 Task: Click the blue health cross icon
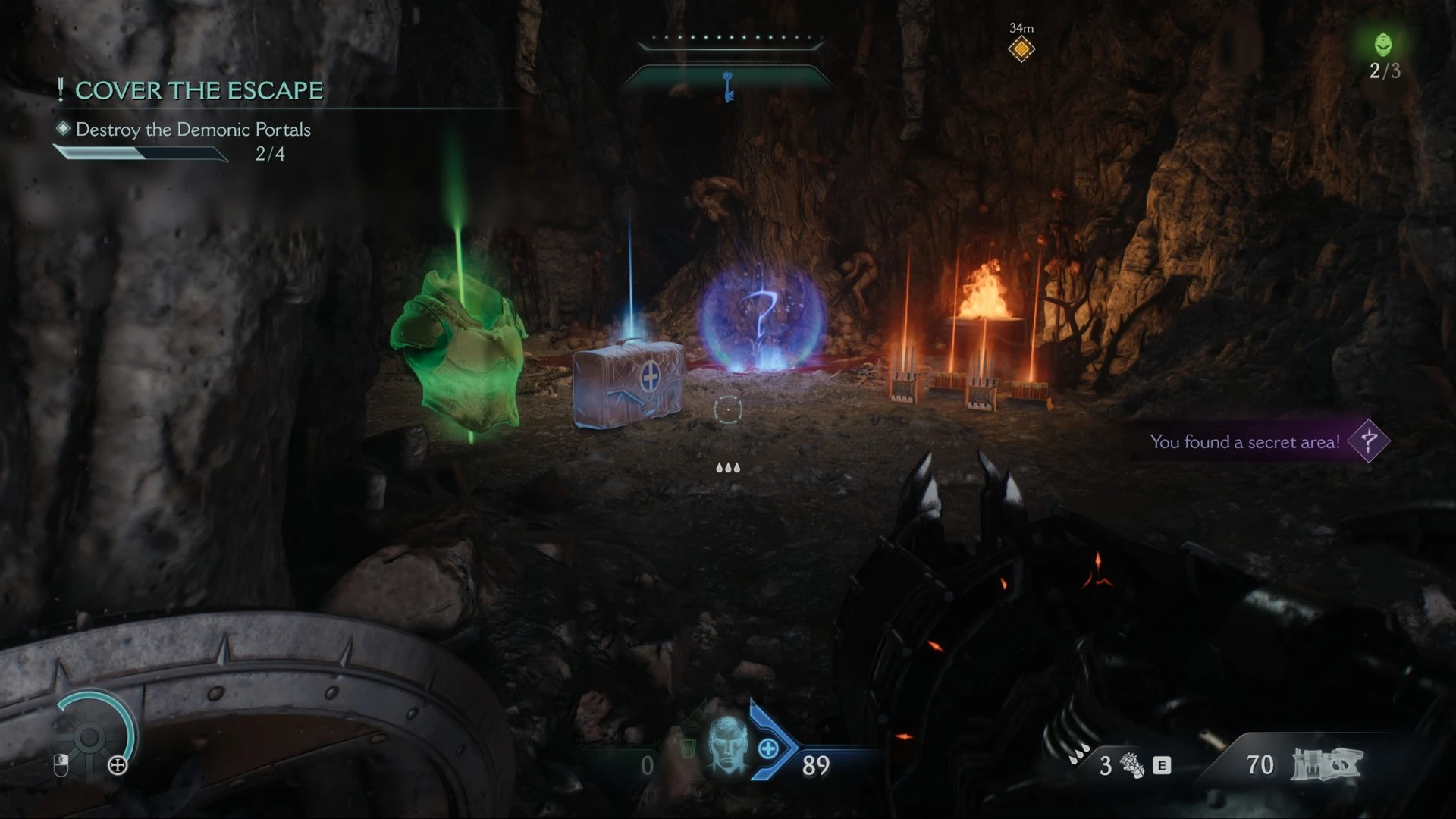pyautogui.click(x=768, y=749)
